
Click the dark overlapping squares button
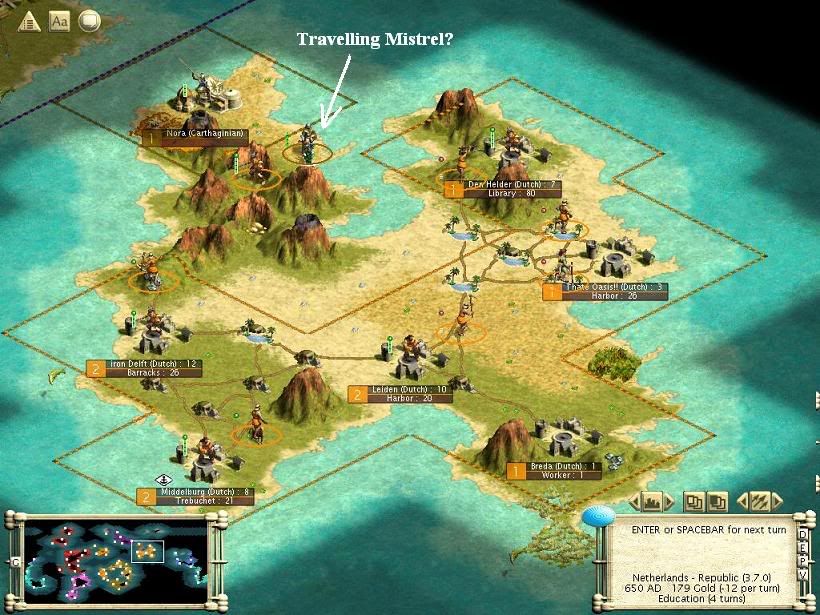[716, 500]
